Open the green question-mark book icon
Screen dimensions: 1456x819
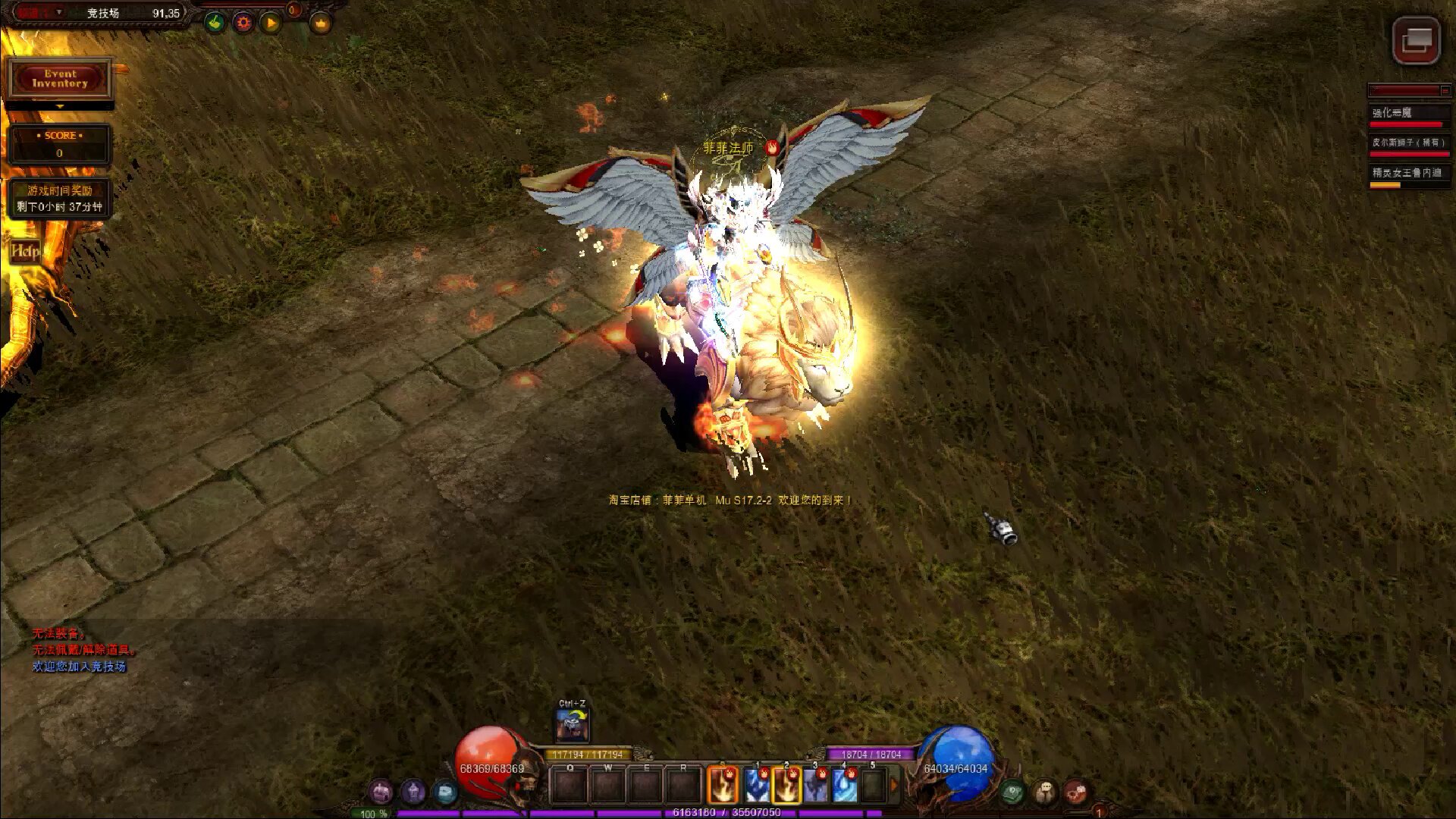point(1012,792)
